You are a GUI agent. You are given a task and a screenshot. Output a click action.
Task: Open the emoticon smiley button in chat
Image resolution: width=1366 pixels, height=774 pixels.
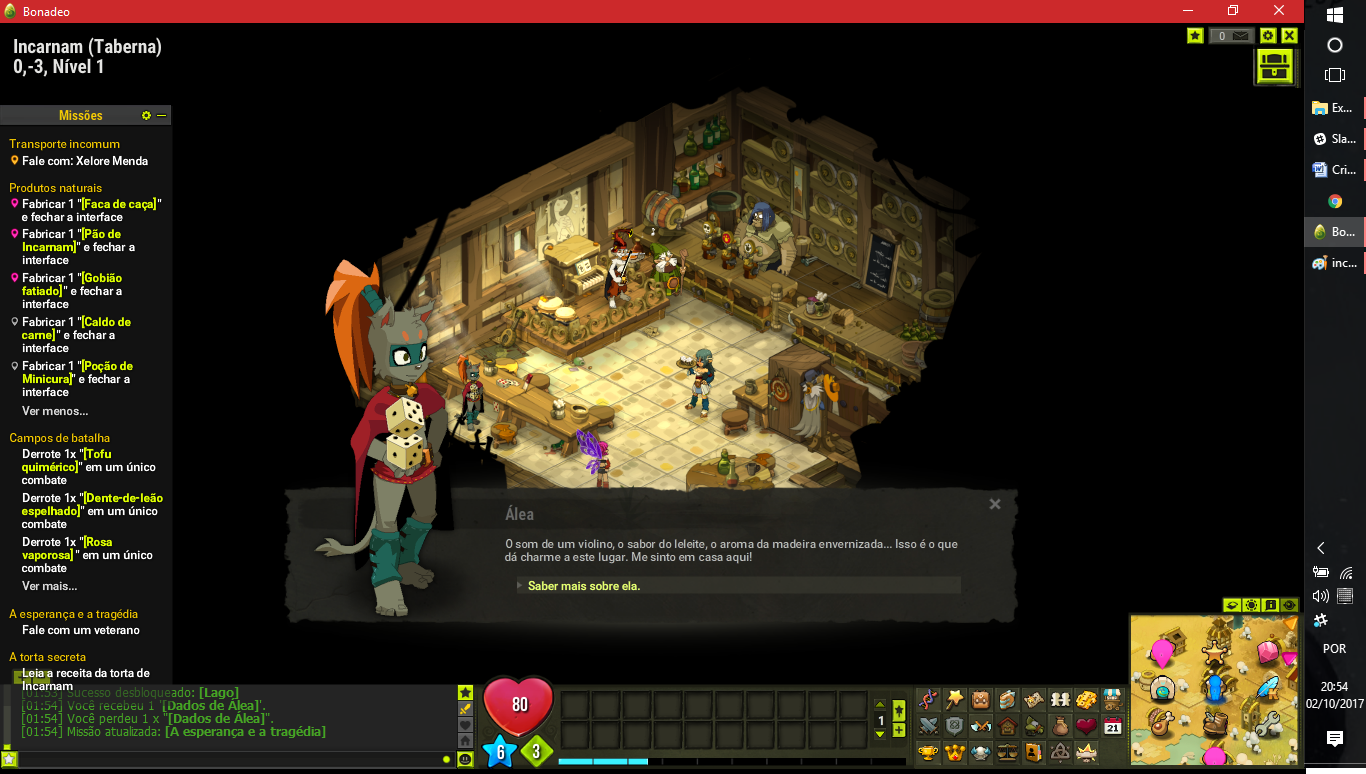click(465, 759)
